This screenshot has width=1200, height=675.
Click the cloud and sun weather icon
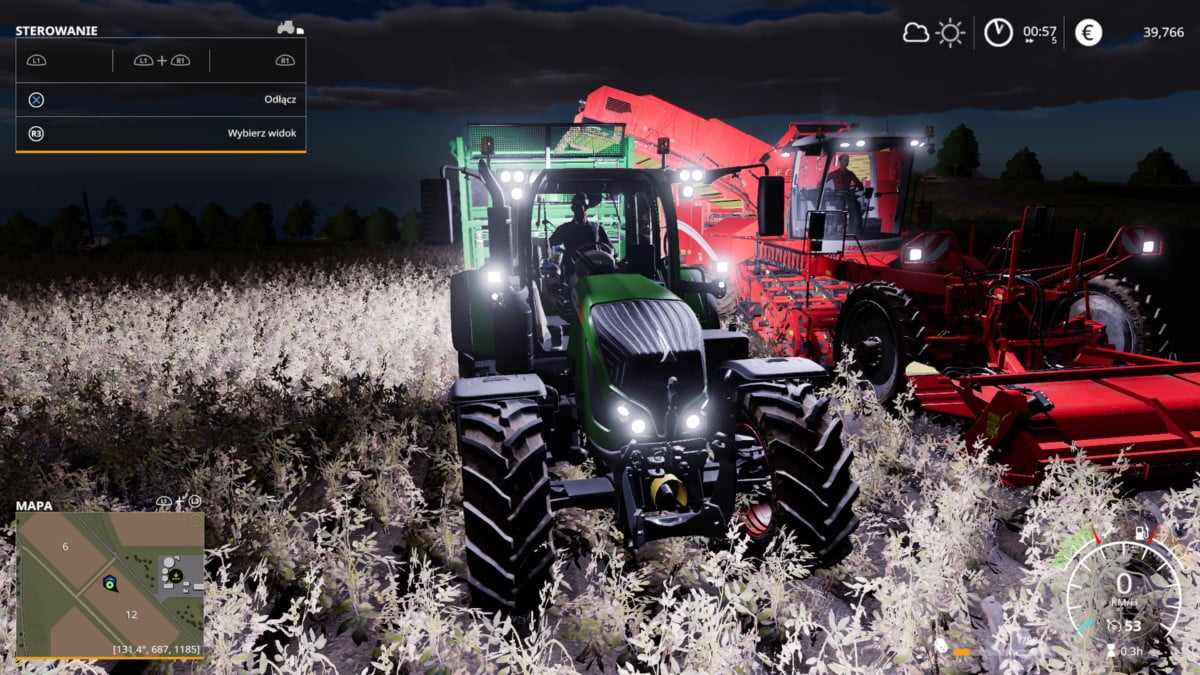[x=934, y=32]
